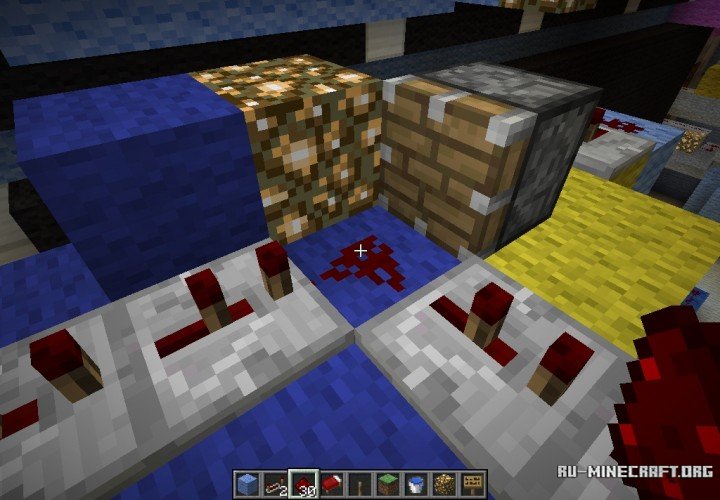Select the redstone dust stack of 30
This screenshot has height=500, width=720.
tap(303, 483)
